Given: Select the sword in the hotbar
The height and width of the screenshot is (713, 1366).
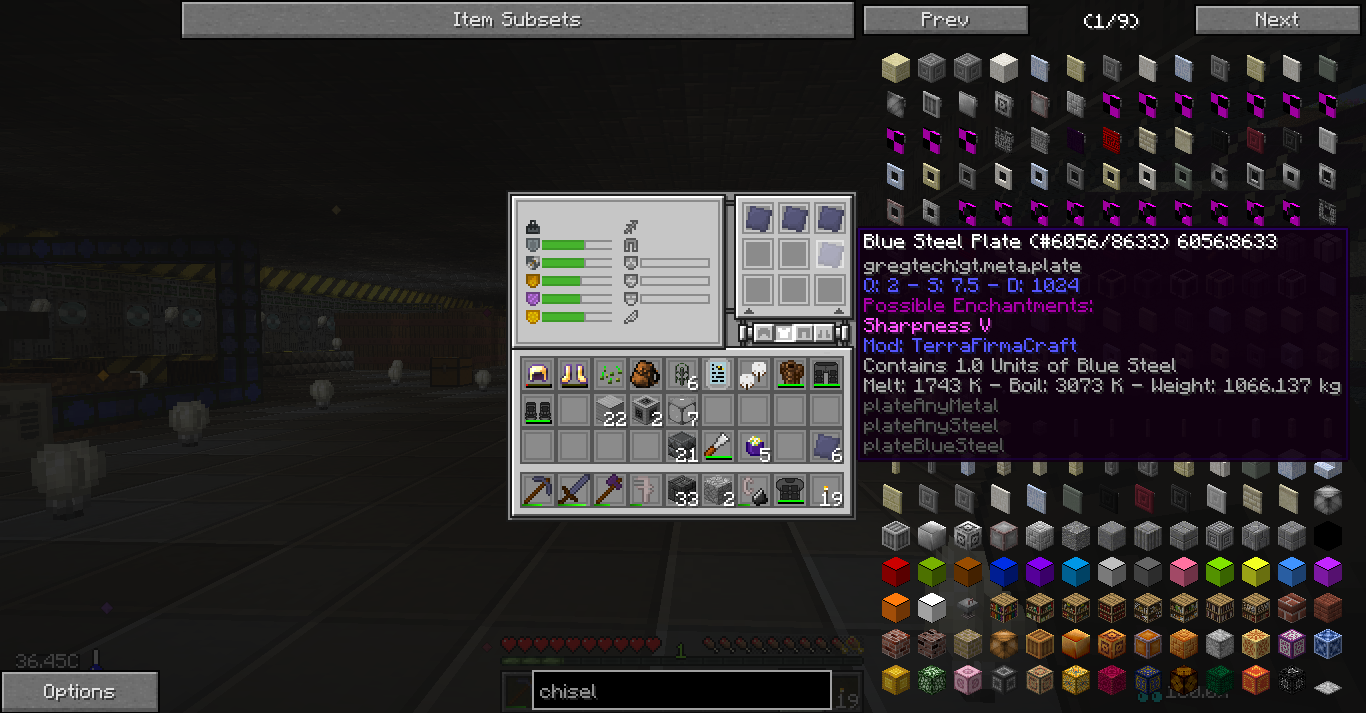Looking at the screenshot, I should [x=574, y=490].
